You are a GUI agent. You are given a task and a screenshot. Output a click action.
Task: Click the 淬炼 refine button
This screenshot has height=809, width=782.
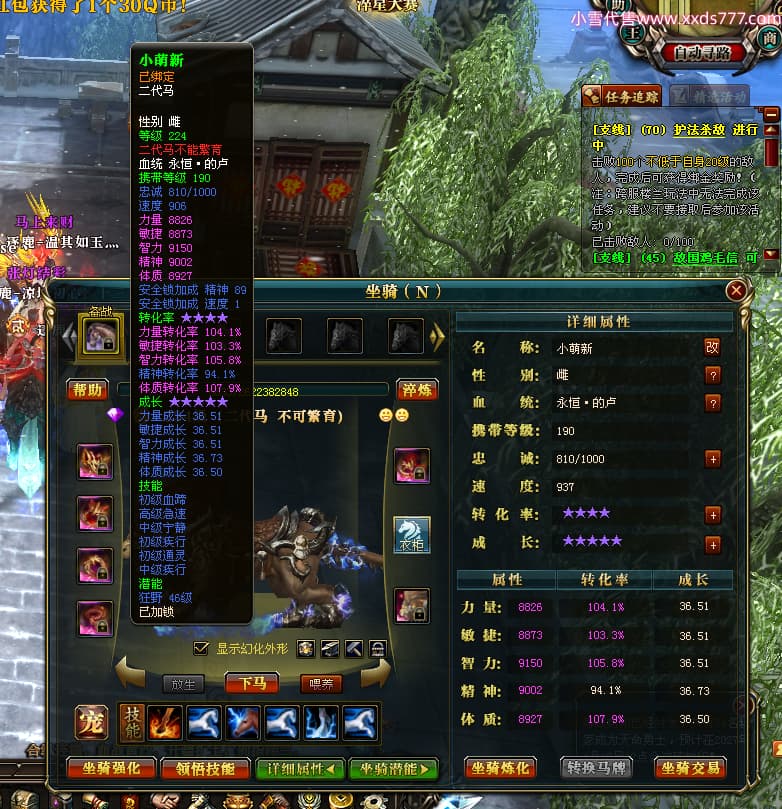[418, 389]
